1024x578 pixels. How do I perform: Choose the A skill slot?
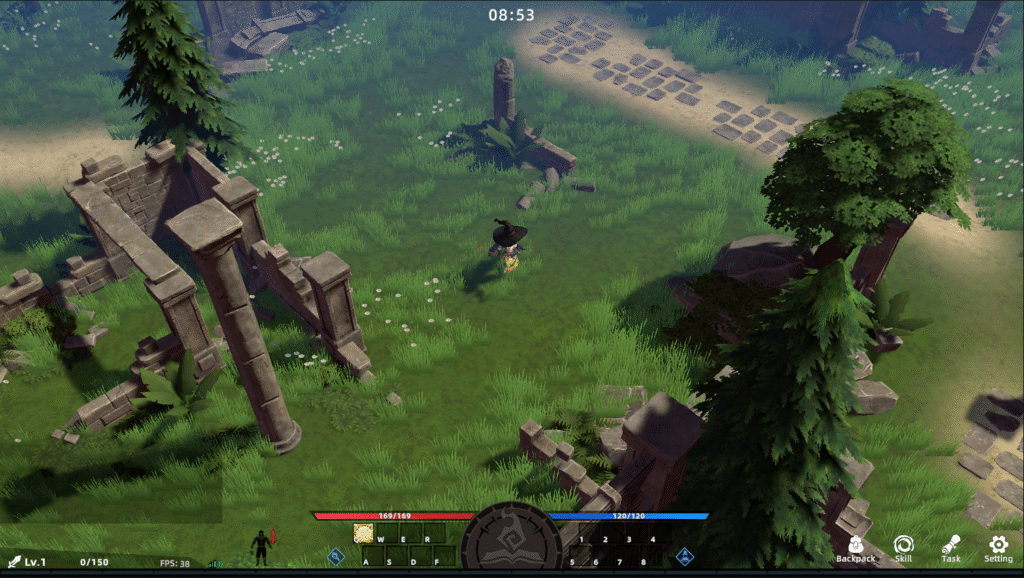pyautogui.click(x=373, y=557)
